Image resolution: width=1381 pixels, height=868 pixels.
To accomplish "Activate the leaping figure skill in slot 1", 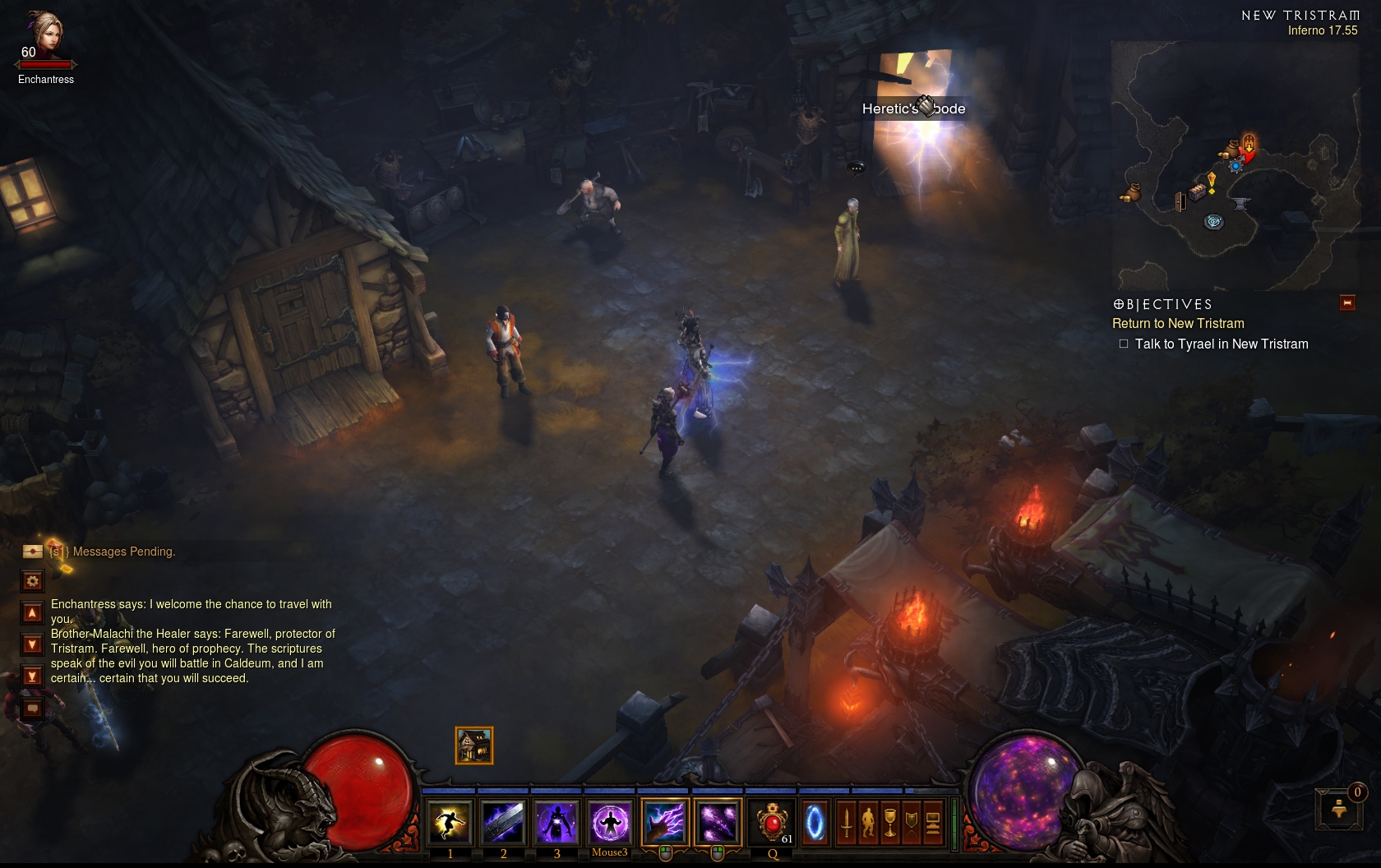I will 450,821.
